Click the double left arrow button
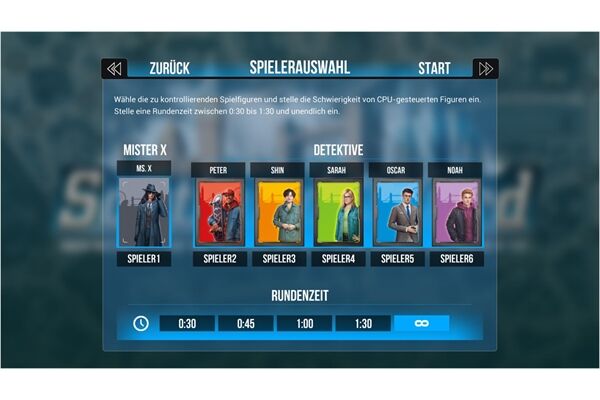 [x=114, y=68]
